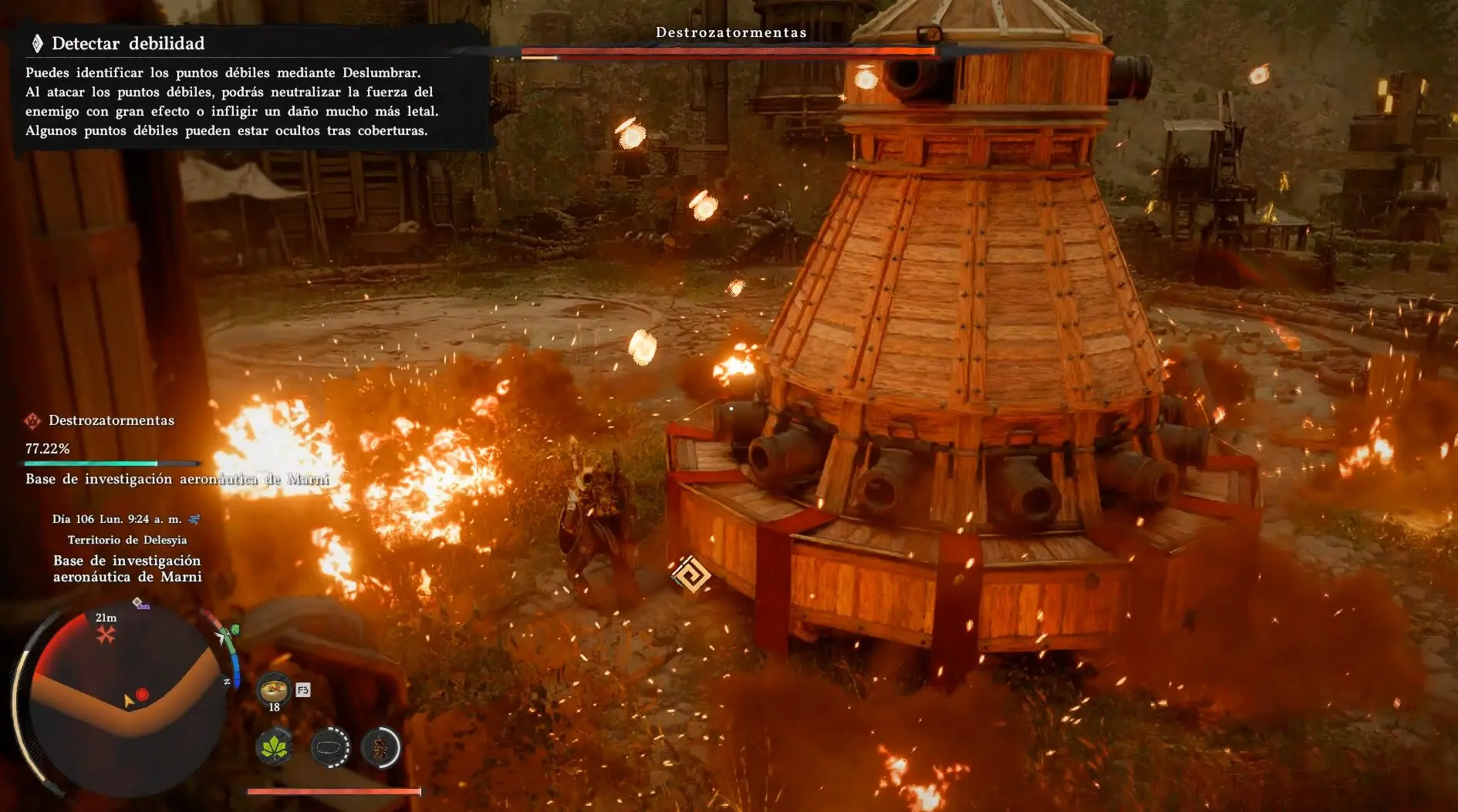Select the ring-shaped ability slot

click(x=330, y=747)
